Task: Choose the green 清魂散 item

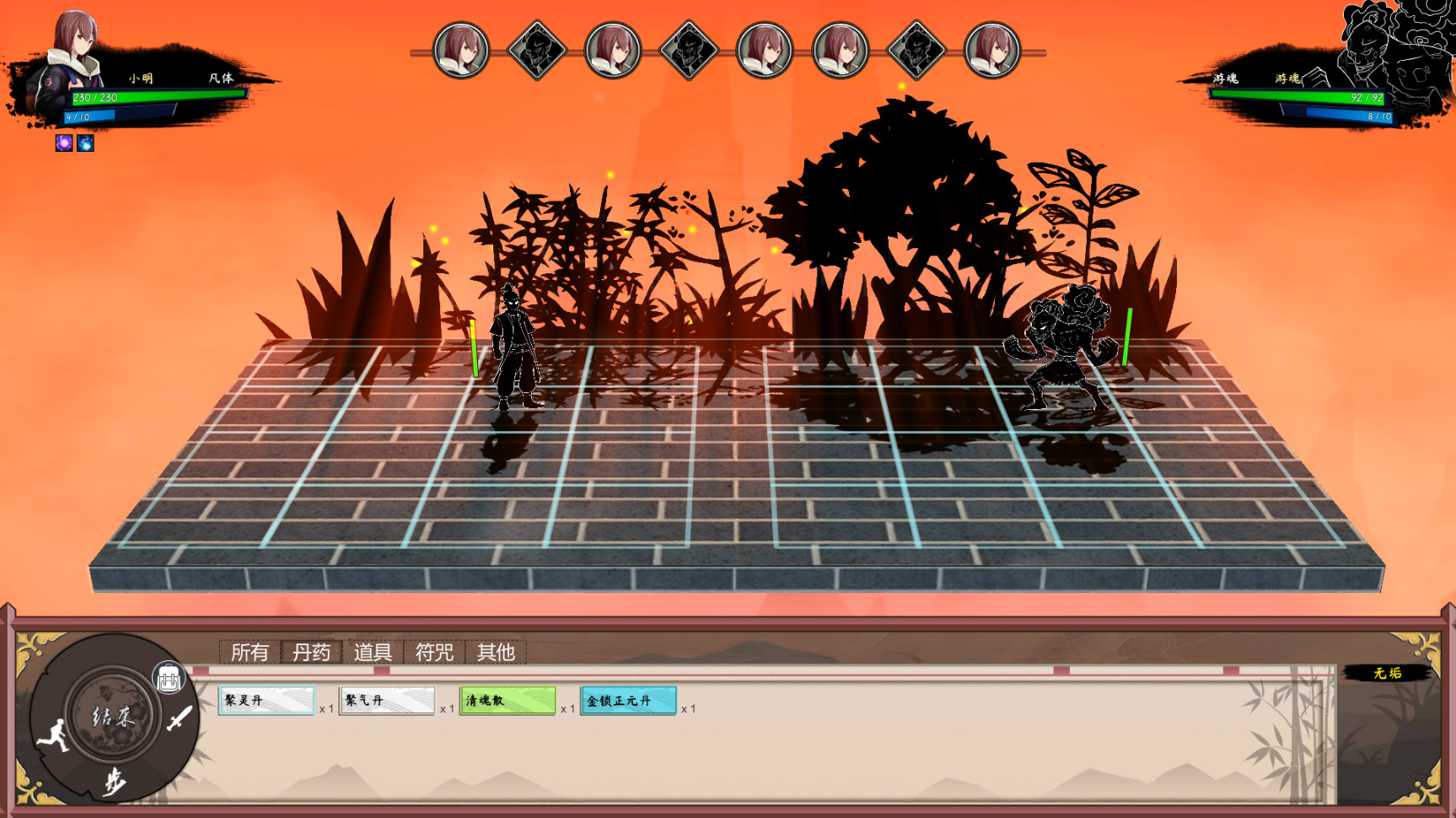Action: tap(508, 701)
